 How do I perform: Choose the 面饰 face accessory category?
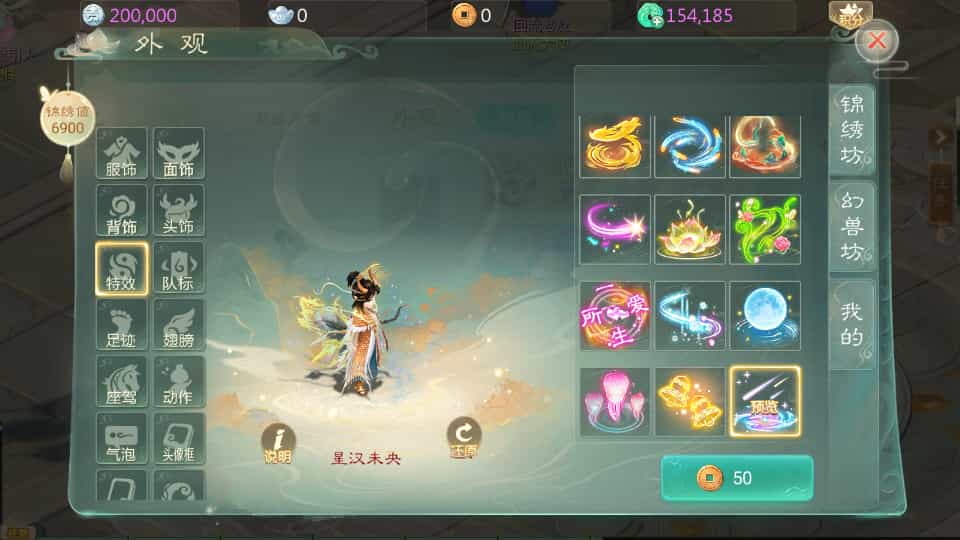pos(178,154)
